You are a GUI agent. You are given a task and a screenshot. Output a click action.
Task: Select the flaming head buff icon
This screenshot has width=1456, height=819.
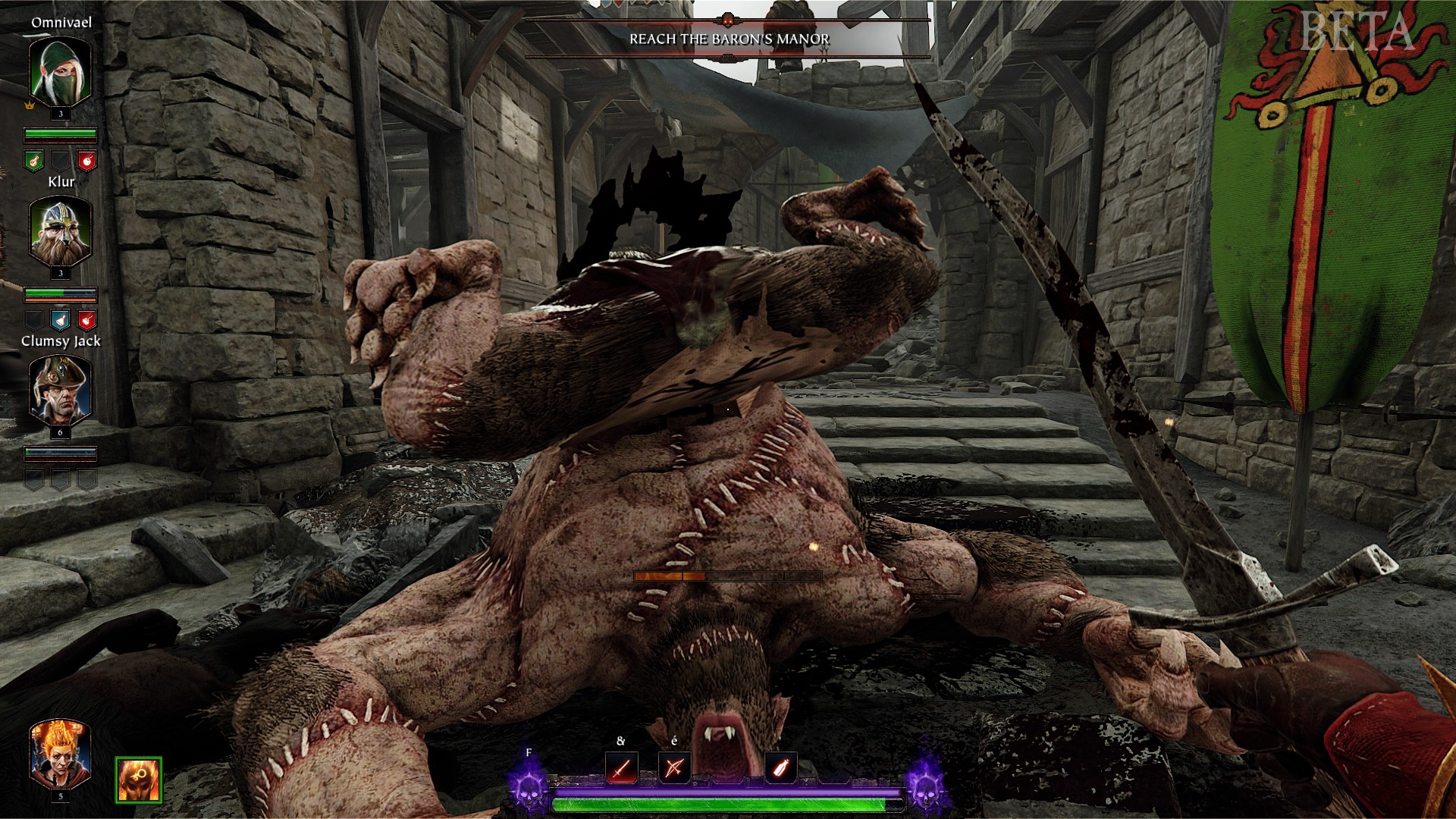tap(139, 779)
